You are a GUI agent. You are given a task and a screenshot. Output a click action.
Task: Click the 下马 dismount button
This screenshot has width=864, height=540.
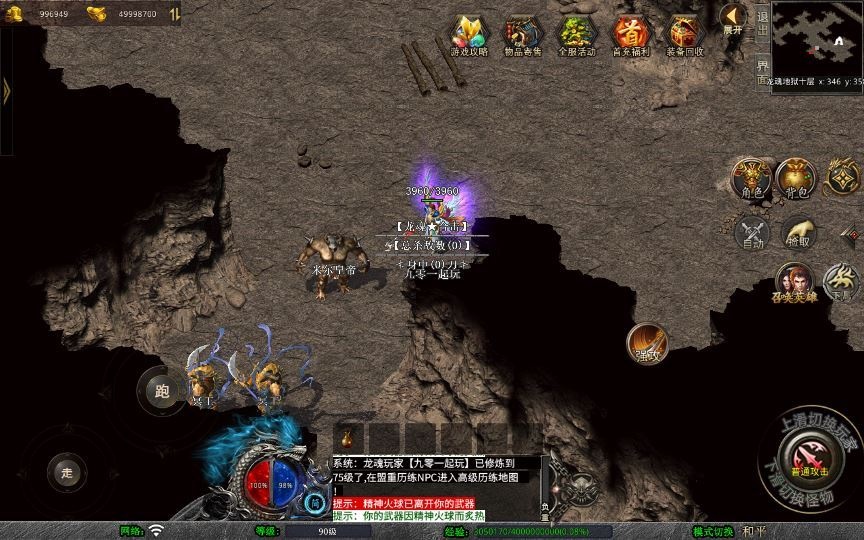pos(841,281)
